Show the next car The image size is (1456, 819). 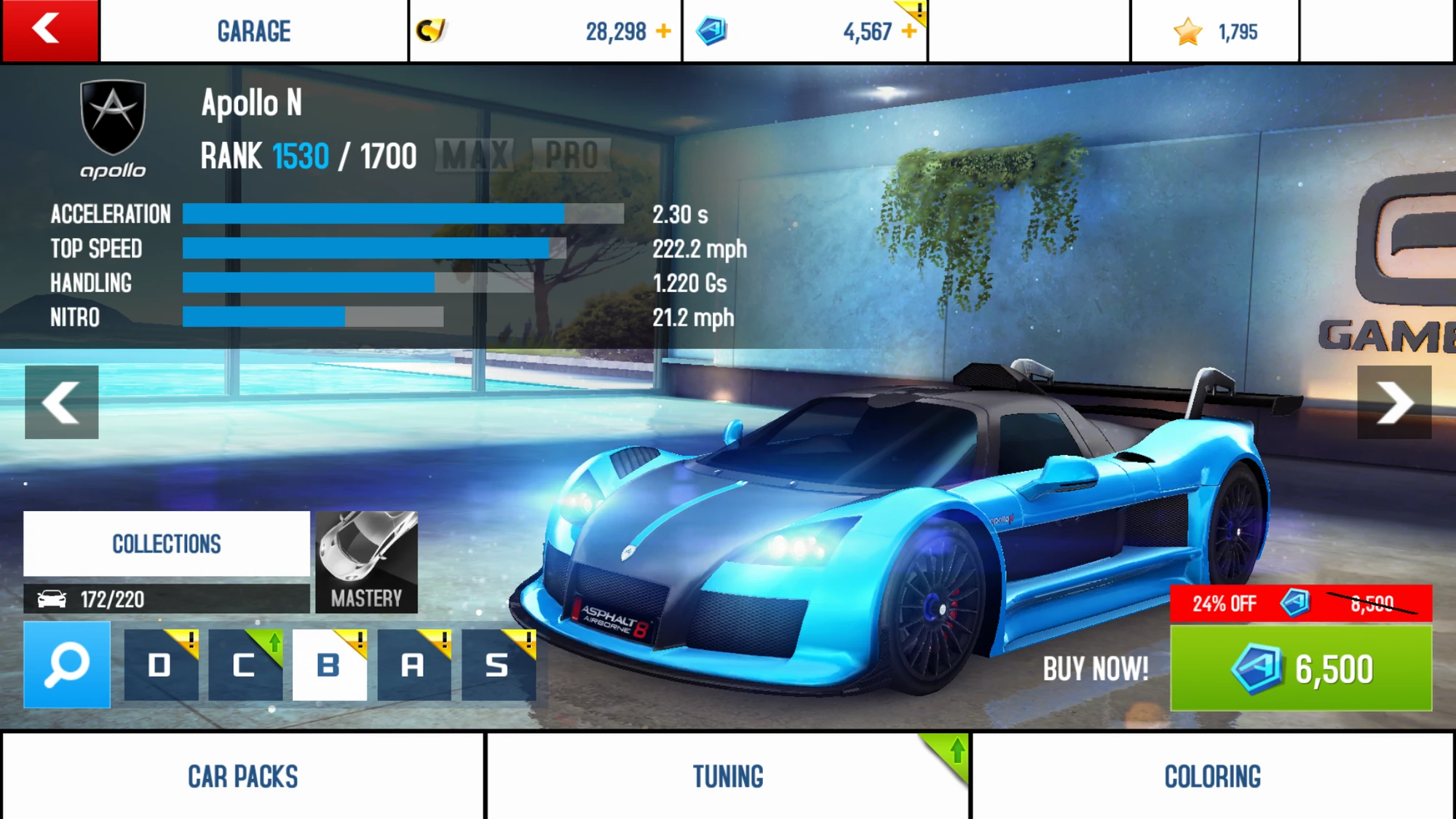coord(1394,402)
